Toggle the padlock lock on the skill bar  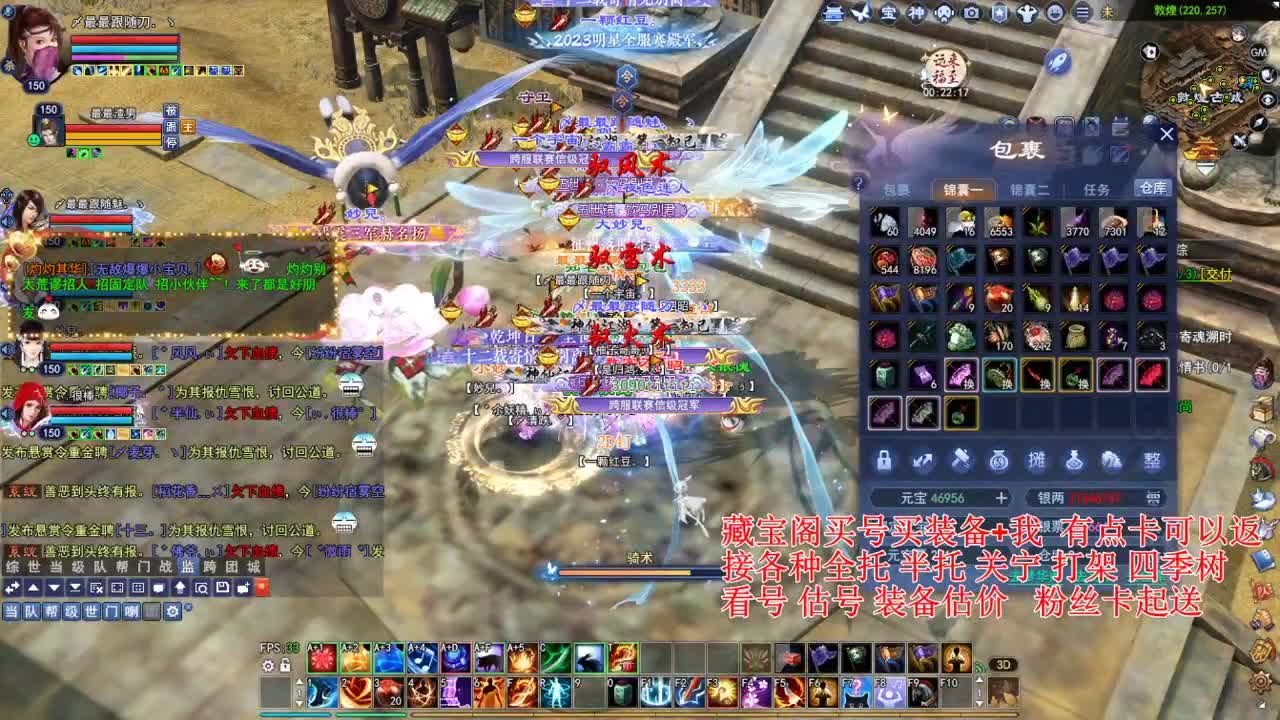[285, 665]
